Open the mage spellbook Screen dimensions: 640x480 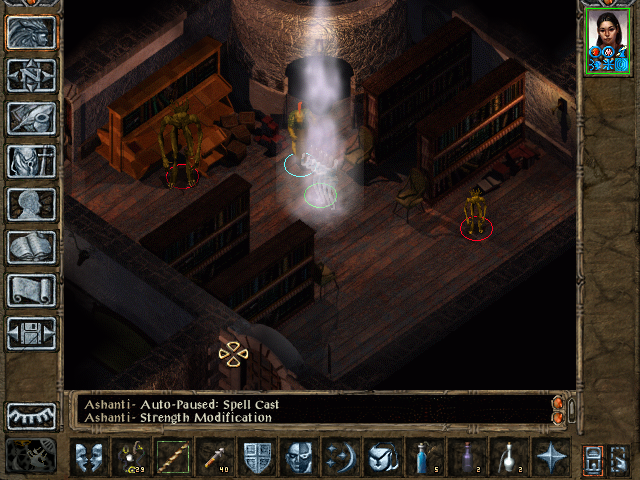pos(32,247)
